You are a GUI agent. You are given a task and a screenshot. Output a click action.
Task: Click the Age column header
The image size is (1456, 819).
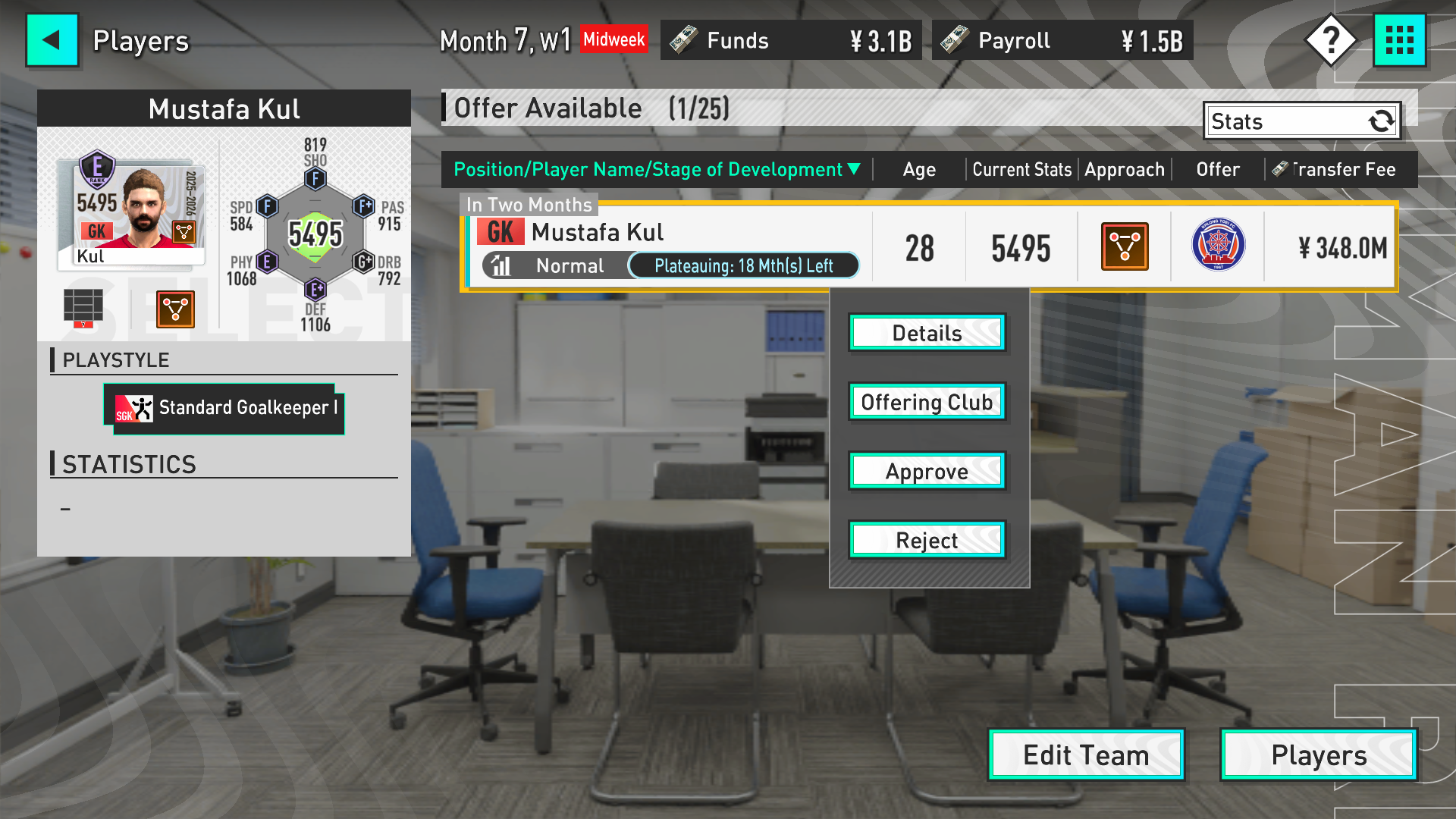(919, 169)
